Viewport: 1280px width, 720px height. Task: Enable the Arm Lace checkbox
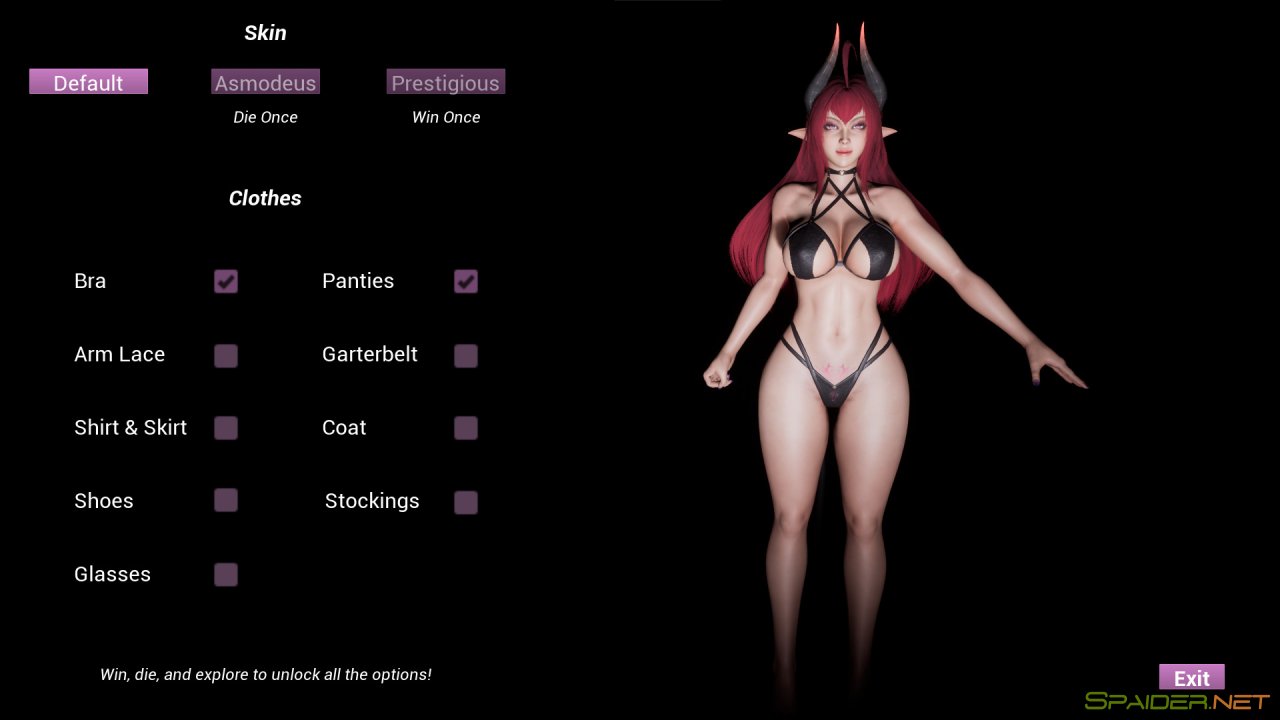click(x=226, y=355)
